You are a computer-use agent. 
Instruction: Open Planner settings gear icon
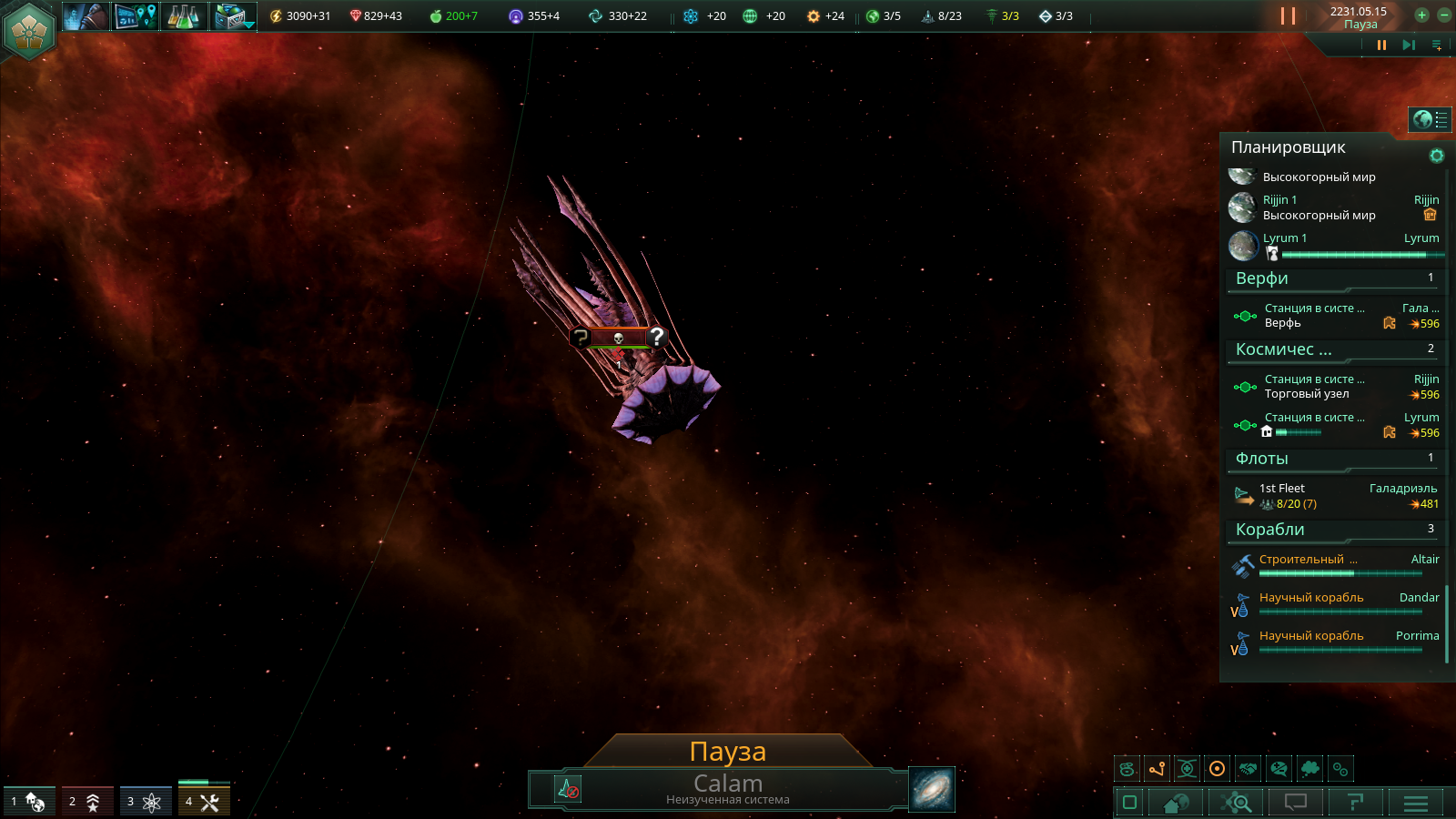coord(1437,156)
